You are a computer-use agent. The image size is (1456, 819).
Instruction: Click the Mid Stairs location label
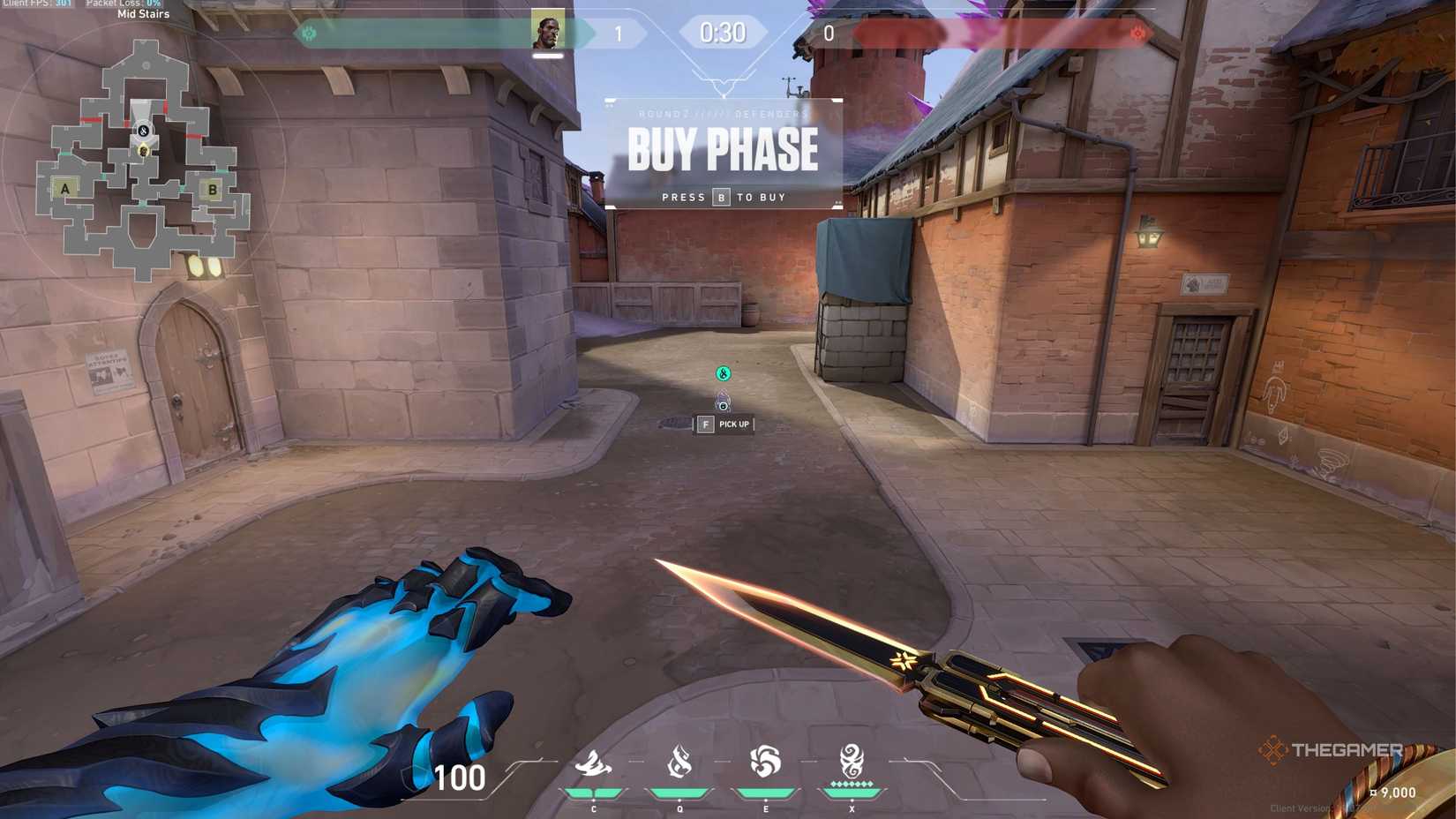(141, 14)
